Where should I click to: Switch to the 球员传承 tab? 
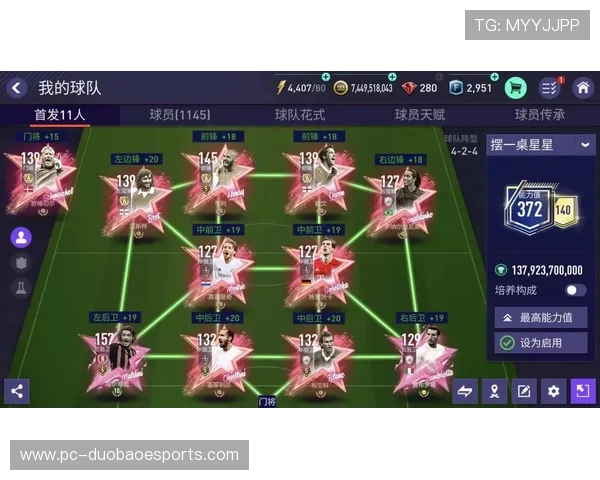tap(540, 115)
